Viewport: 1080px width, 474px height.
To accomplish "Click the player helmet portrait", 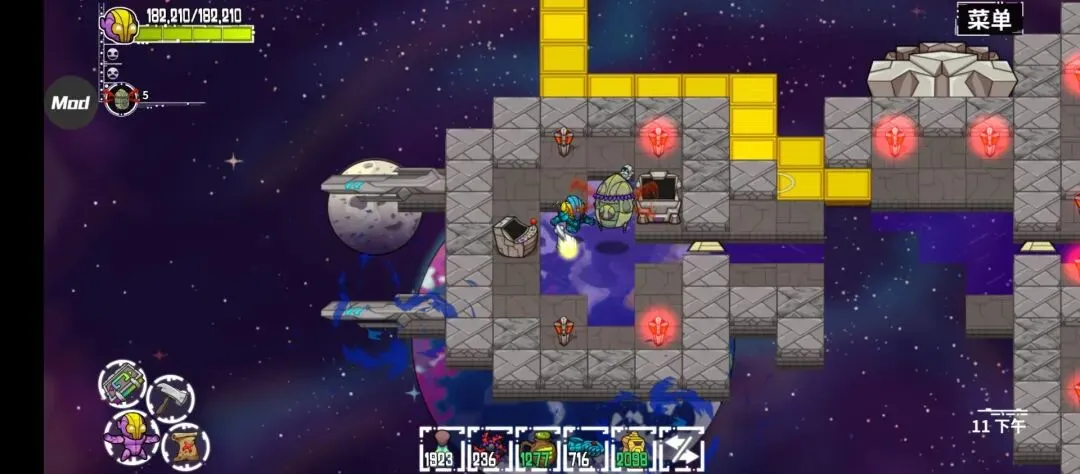I will click(120, 24).
